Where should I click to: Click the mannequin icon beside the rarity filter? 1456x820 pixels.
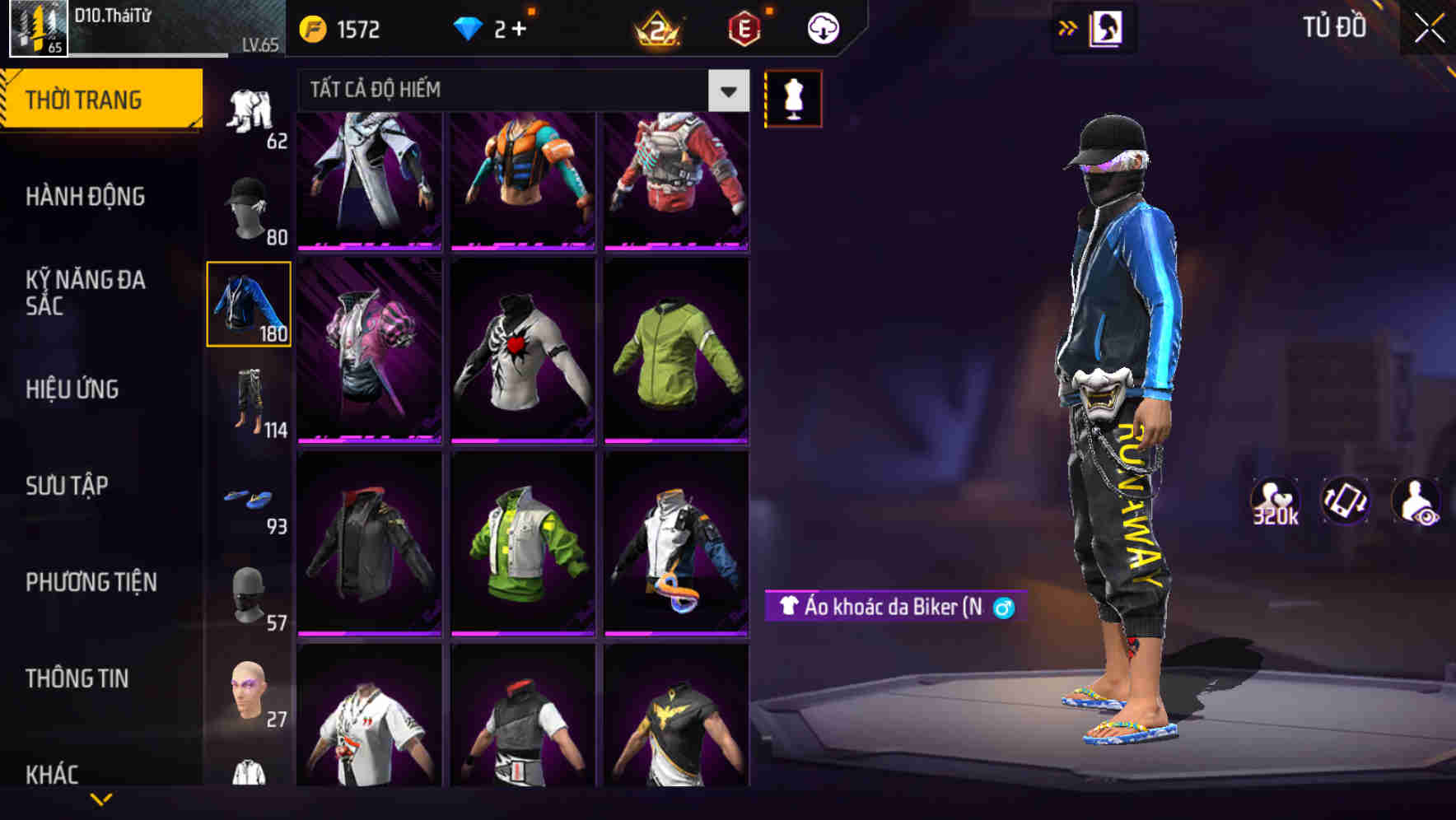[x=793, y=98]
